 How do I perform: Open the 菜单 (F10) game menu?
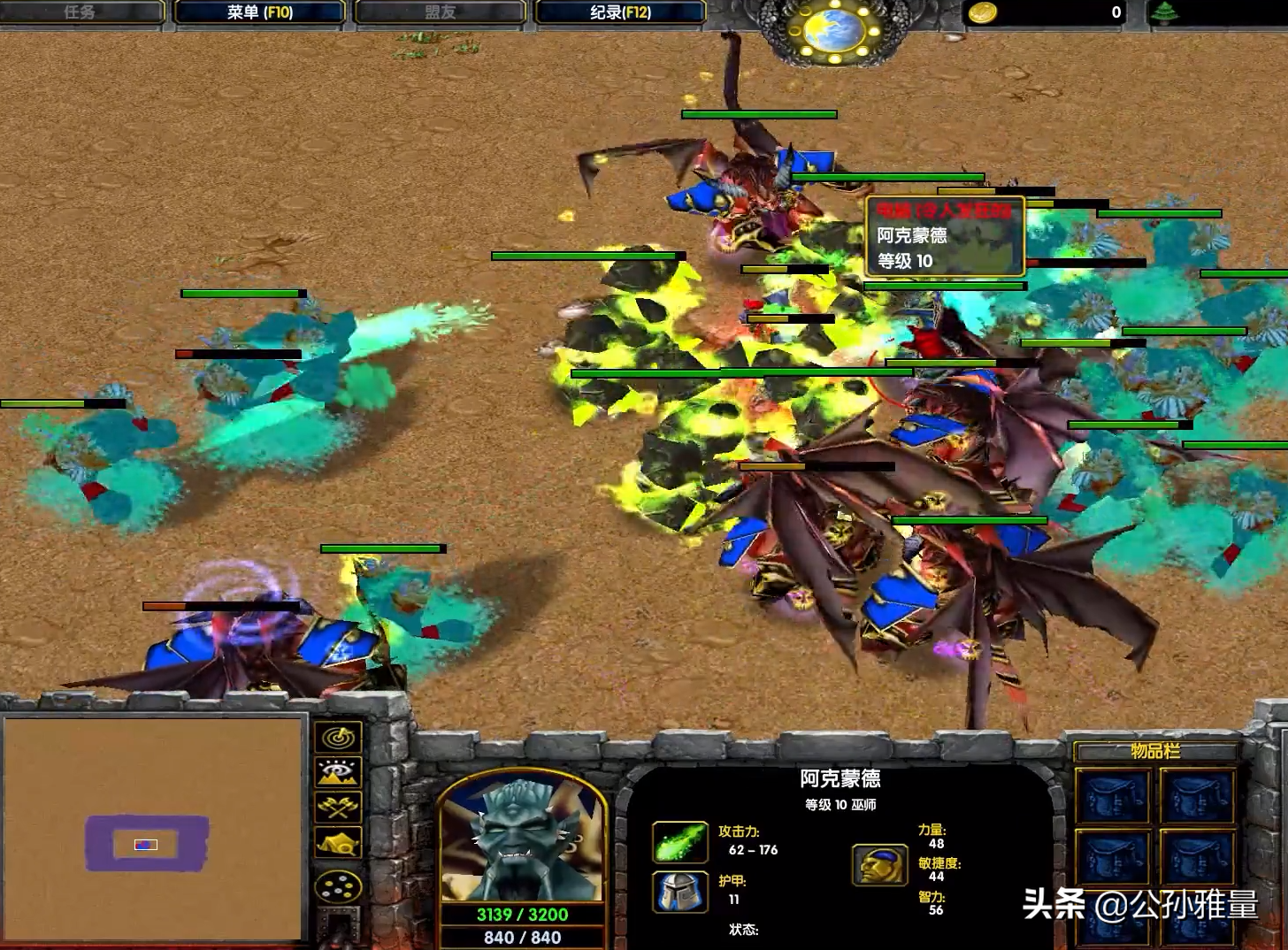point(259,12)
